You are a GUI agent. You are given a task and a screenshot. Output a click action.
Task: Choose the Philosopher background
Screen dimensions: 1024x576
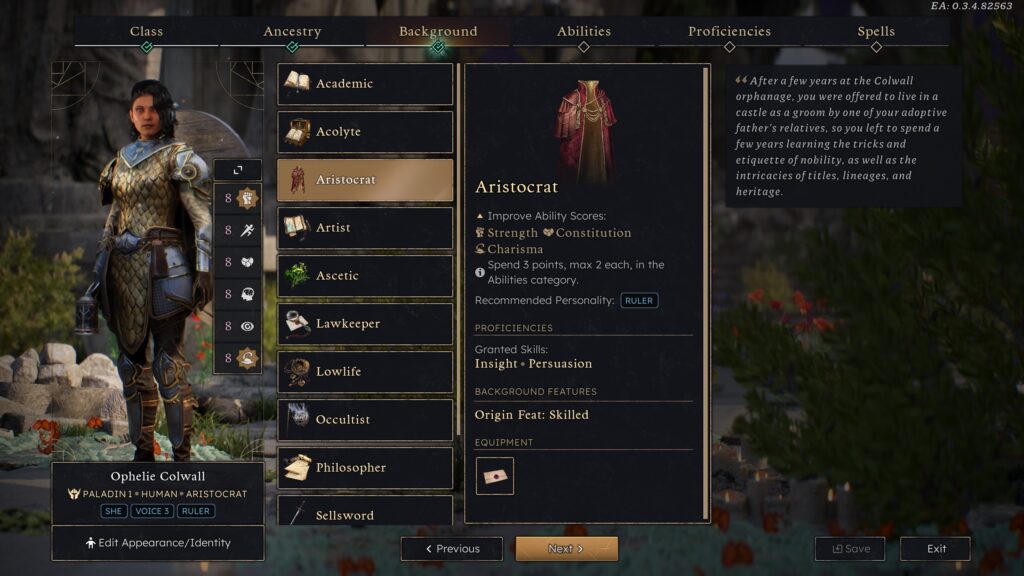[365, 468]
